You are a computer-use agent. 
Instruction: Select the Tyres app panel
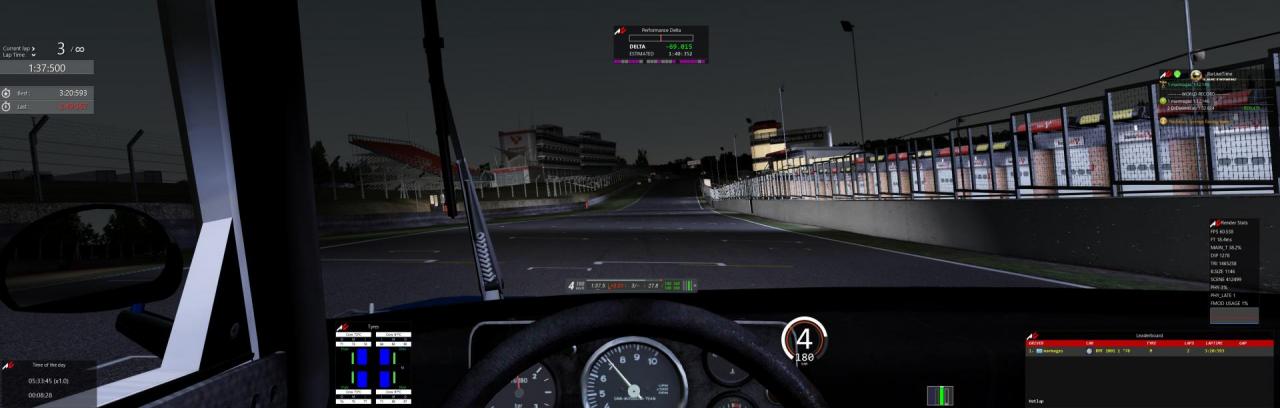click(x=374, y=360)
